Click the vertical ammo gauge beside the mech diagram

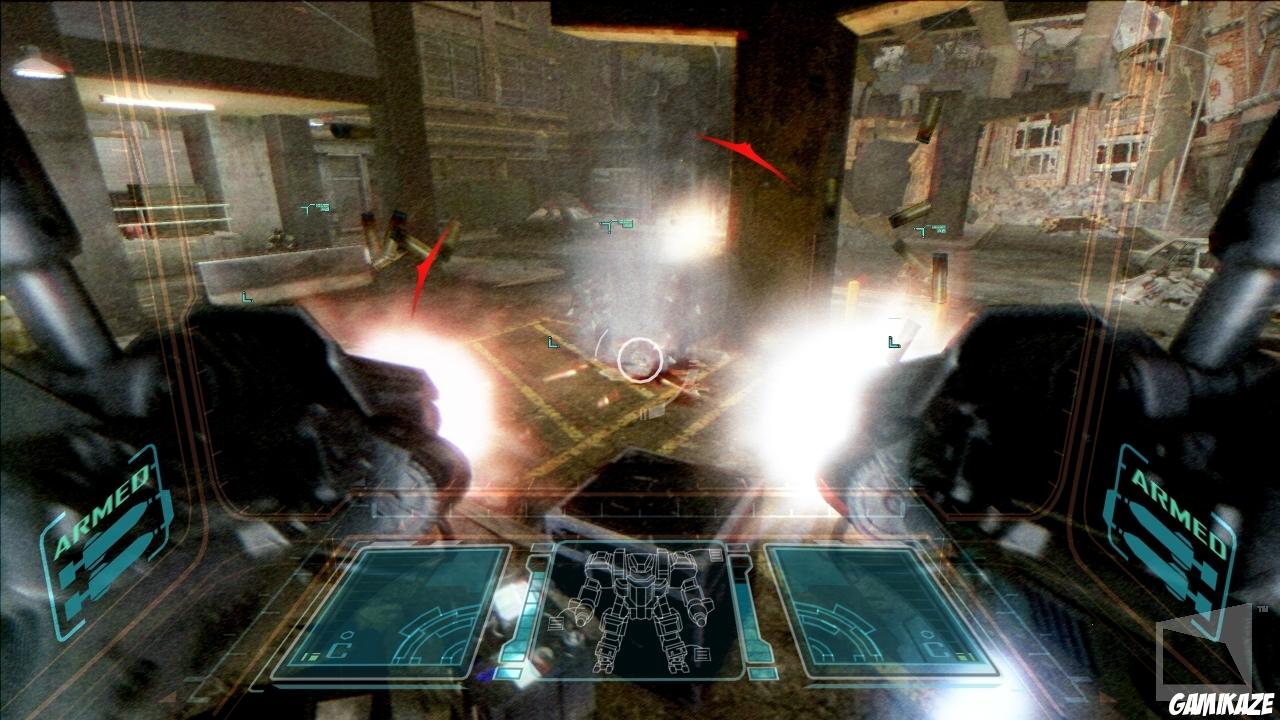tap(527, 610)
